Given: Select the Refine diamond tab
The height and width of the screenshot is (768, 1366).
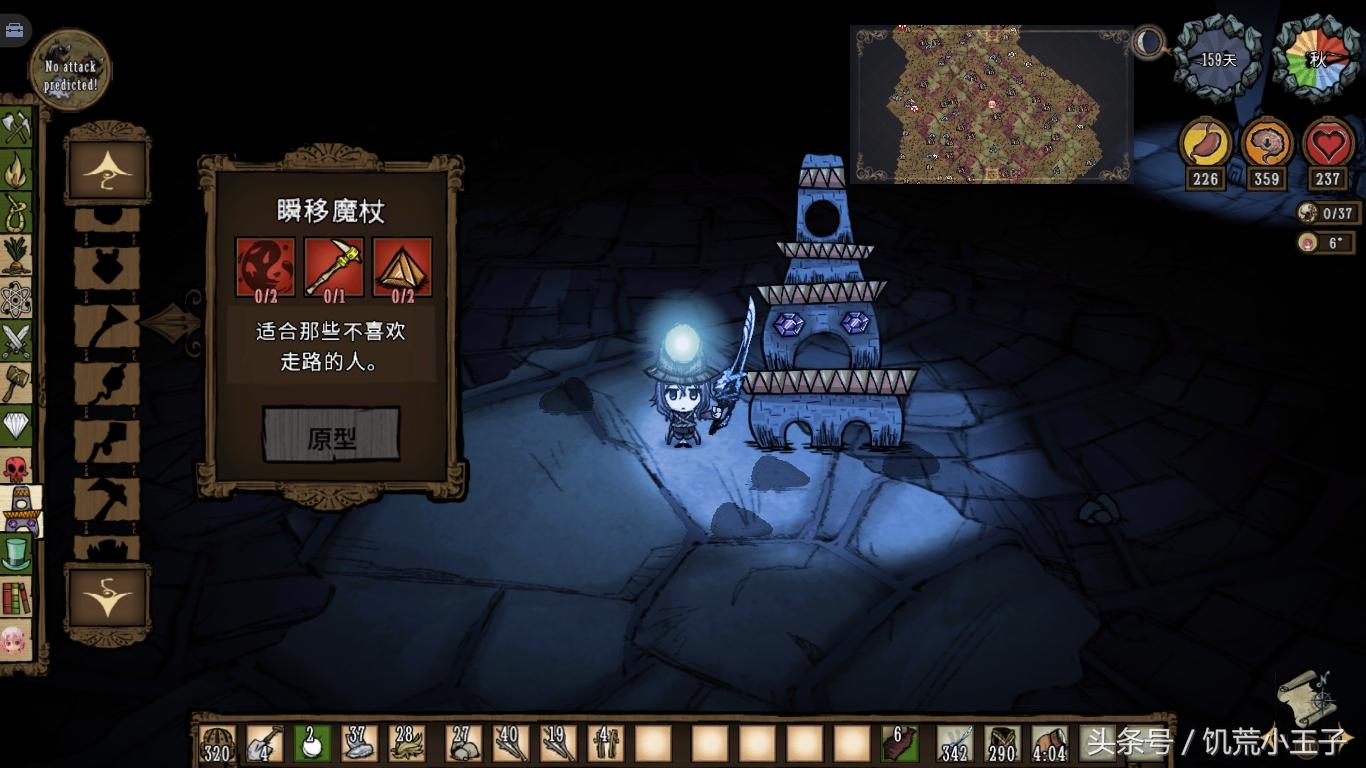Looking at the screenshot, I should [x=16, y=426].
